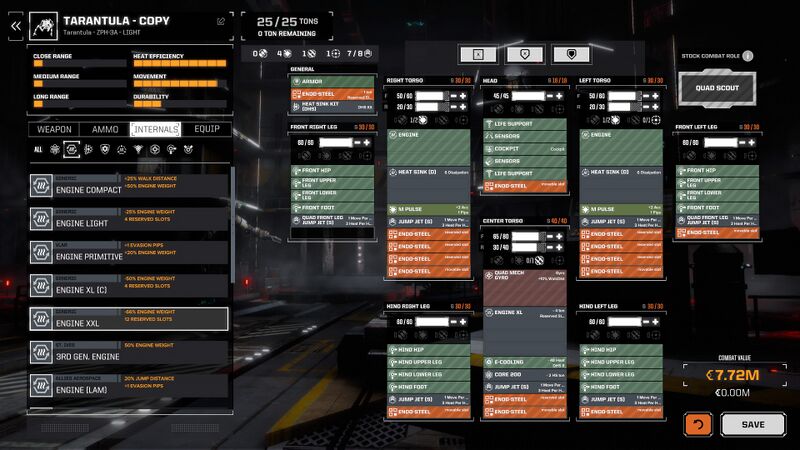Pick the Engine (LAM) entry
This screenshot has width=800, height=450.
pos(128,385)
